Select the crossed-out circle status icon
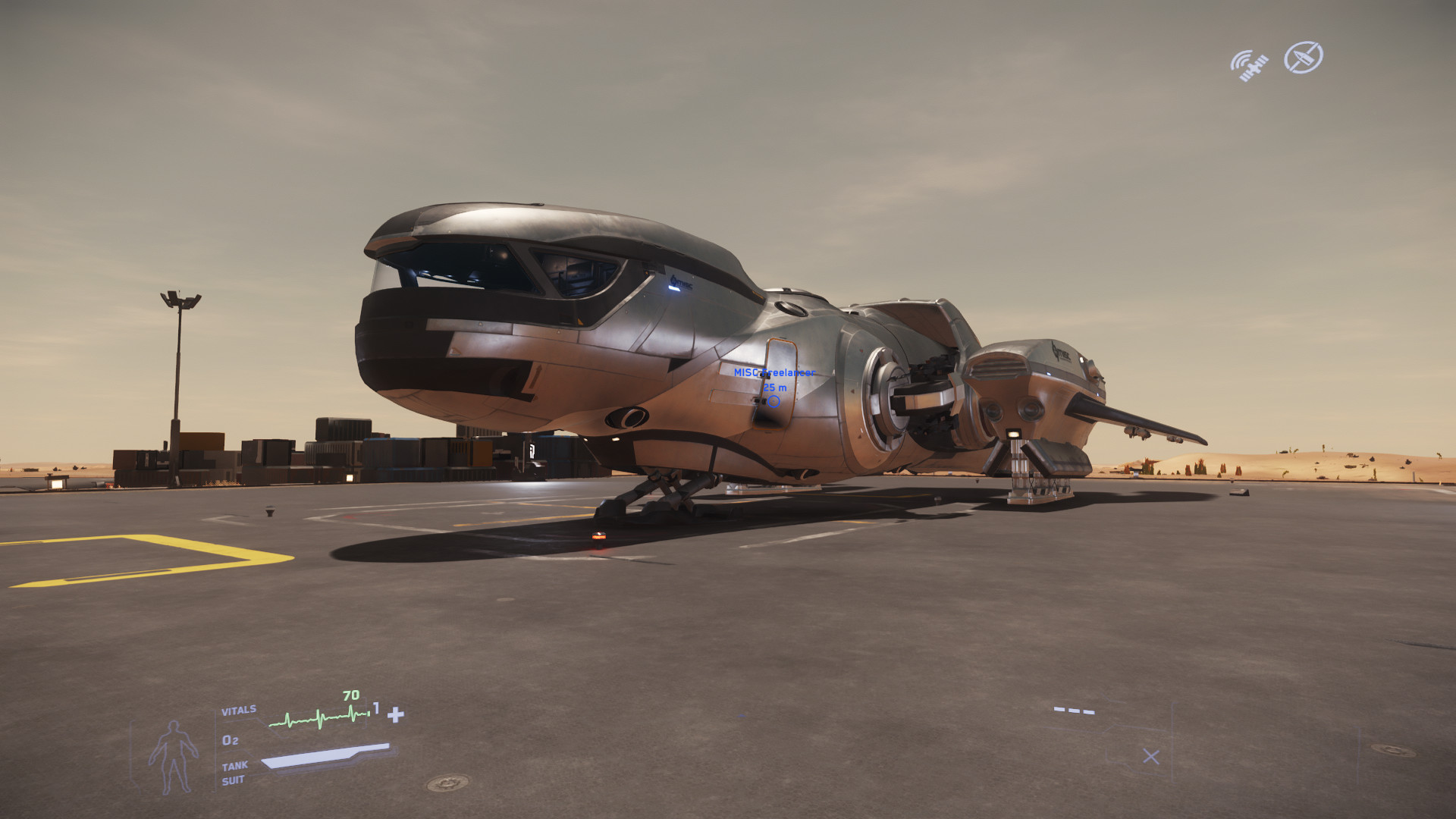 point(1303,57)
